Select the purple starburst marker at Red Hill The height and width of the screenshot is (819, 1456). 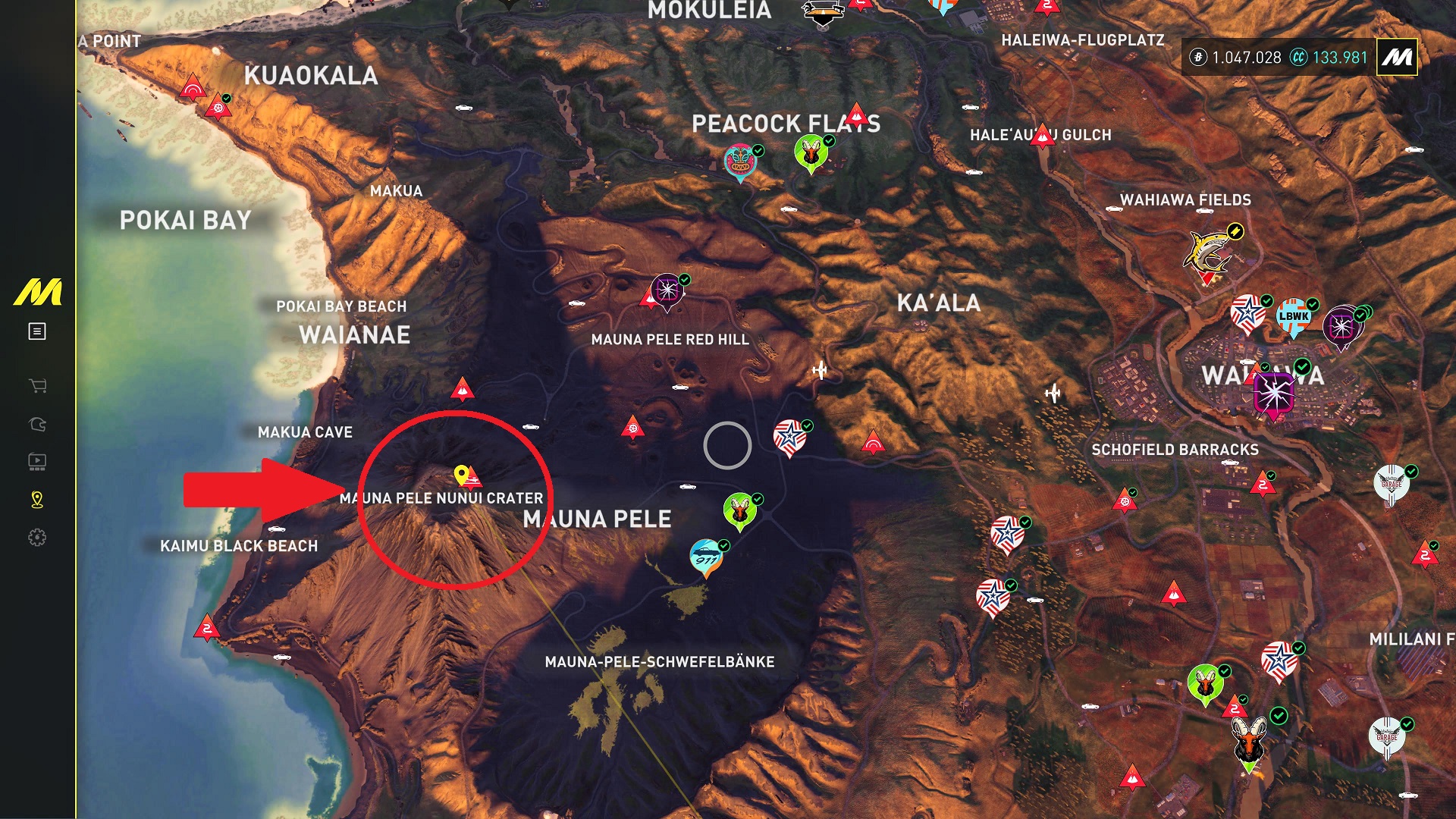667,290
